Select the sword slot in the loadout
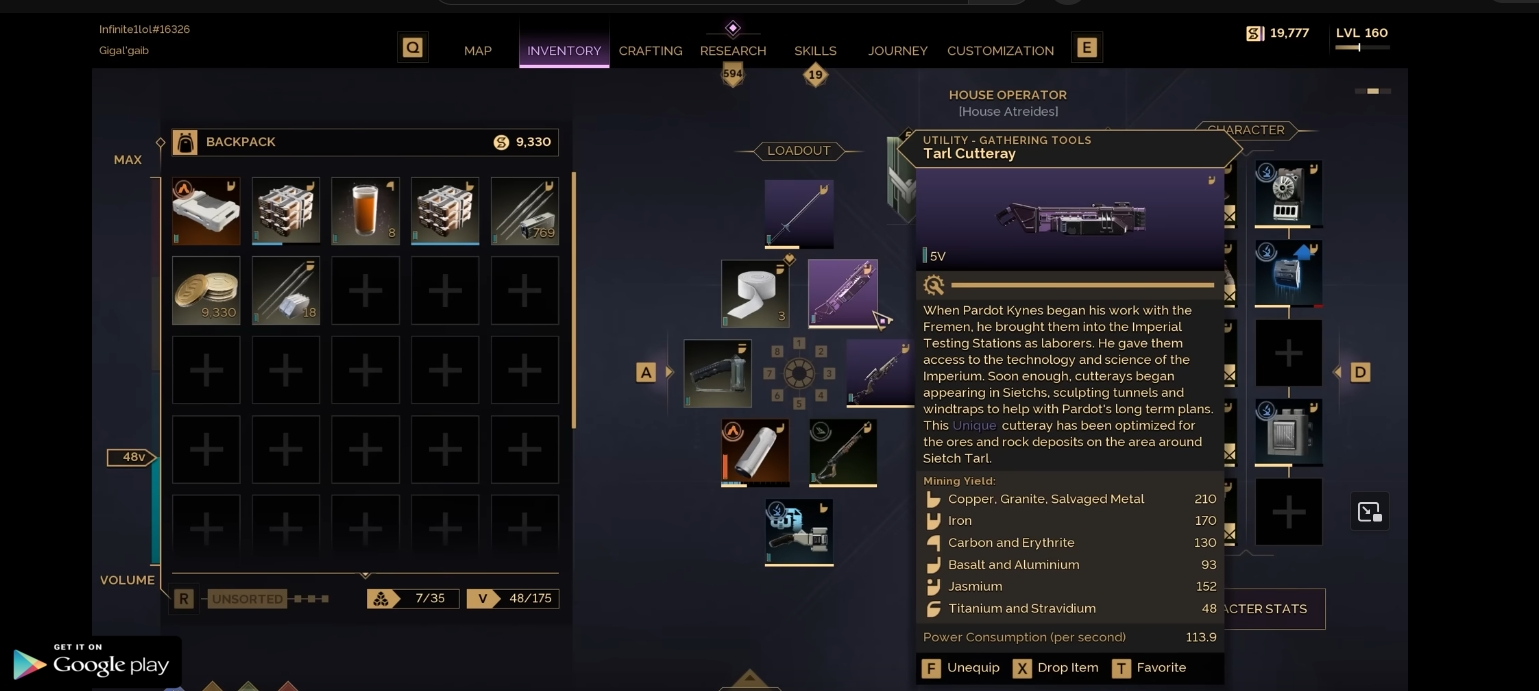The width and height of the screenshot is (1539, 691). click(x=799, y=214)
